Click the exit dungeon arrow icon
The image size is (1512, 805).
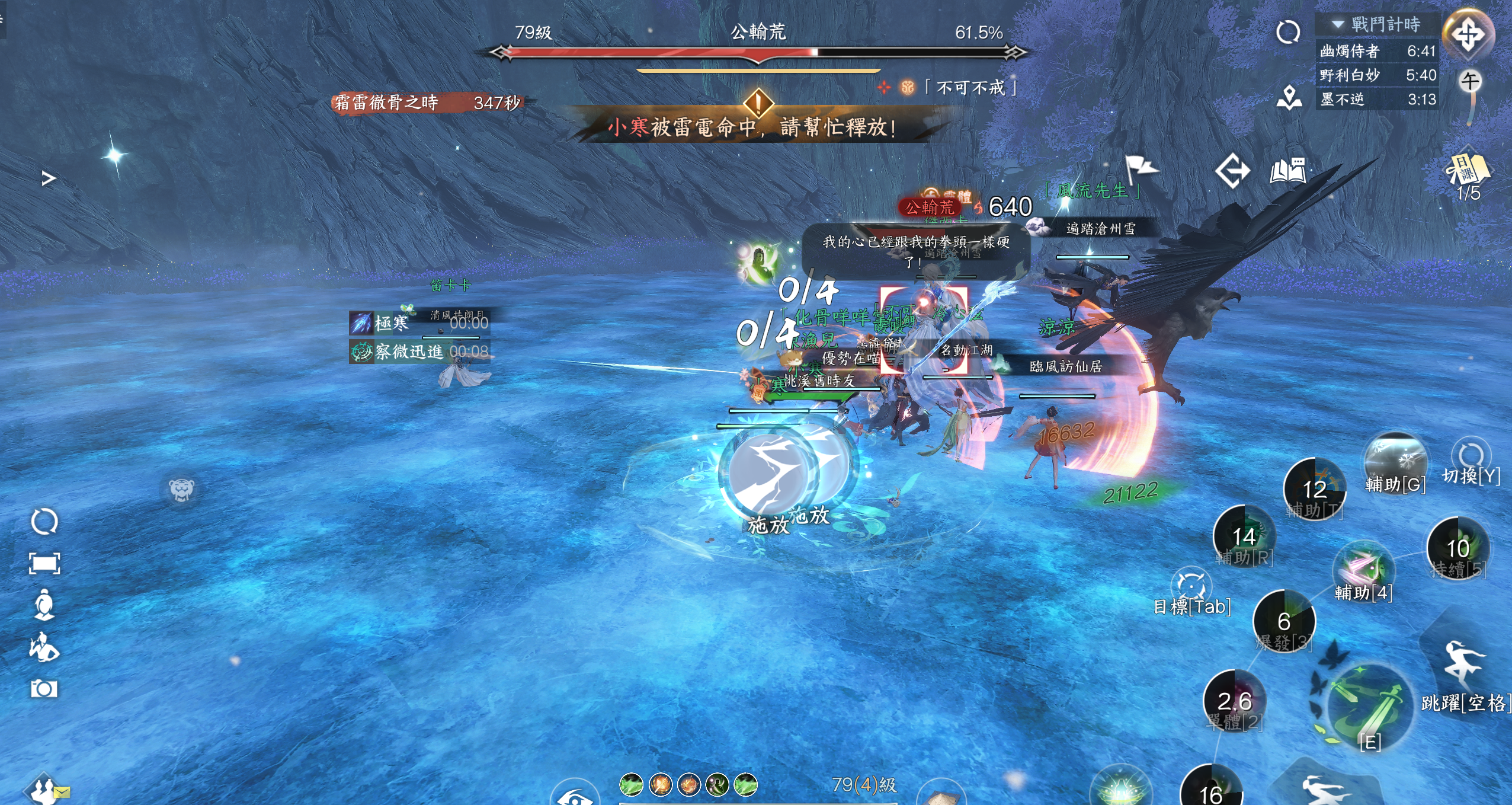tap(1232, 171)
